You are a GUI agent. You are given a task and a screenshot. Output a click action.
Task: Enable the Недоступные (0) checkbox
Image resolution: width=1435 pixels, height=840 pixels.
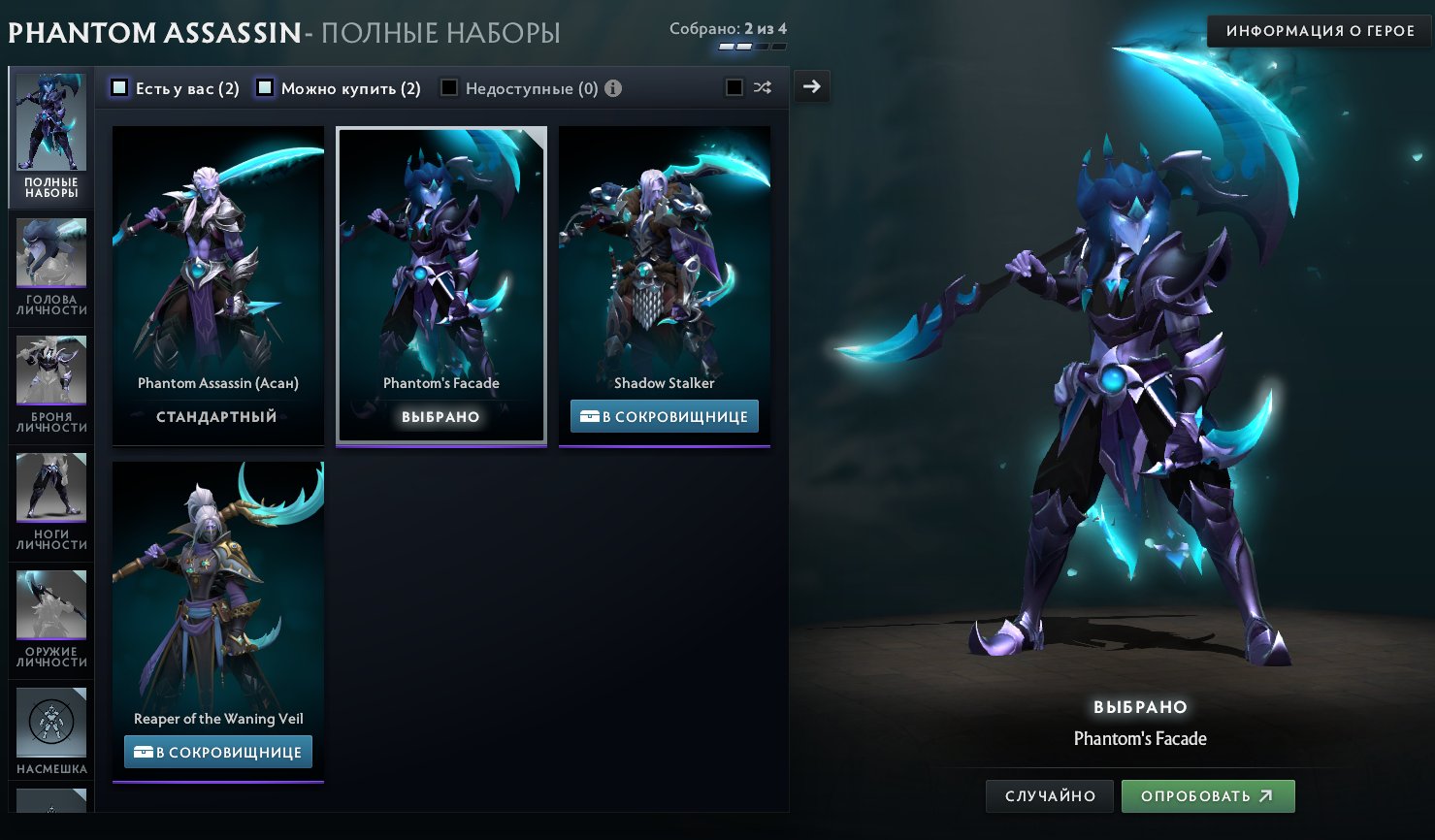click(x=448, y=87)
